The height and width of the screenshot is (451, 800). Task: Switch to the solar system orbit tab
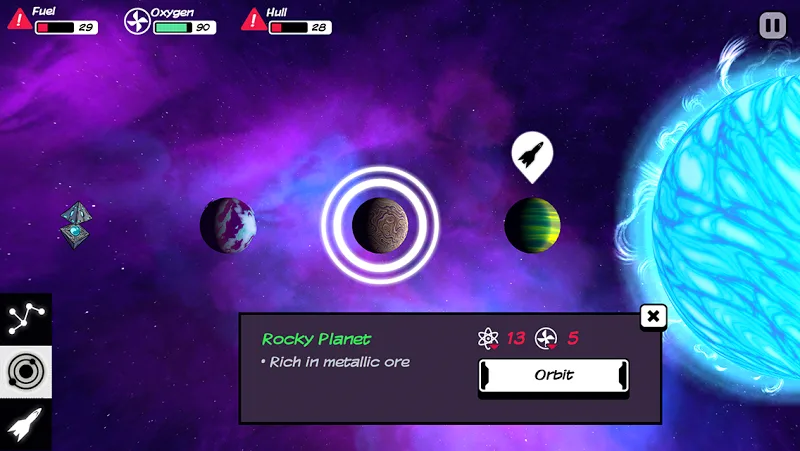[x=22, y=371]
